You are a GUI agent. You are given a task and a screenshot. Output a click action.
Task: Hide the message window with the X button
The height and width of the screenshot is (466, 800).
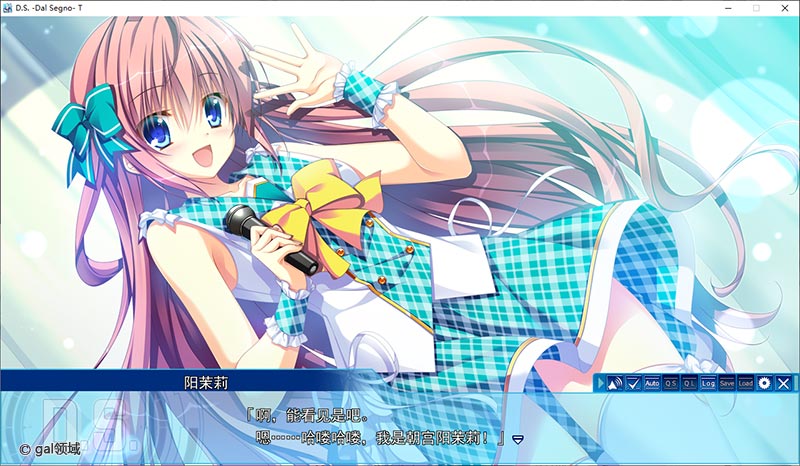784,383
